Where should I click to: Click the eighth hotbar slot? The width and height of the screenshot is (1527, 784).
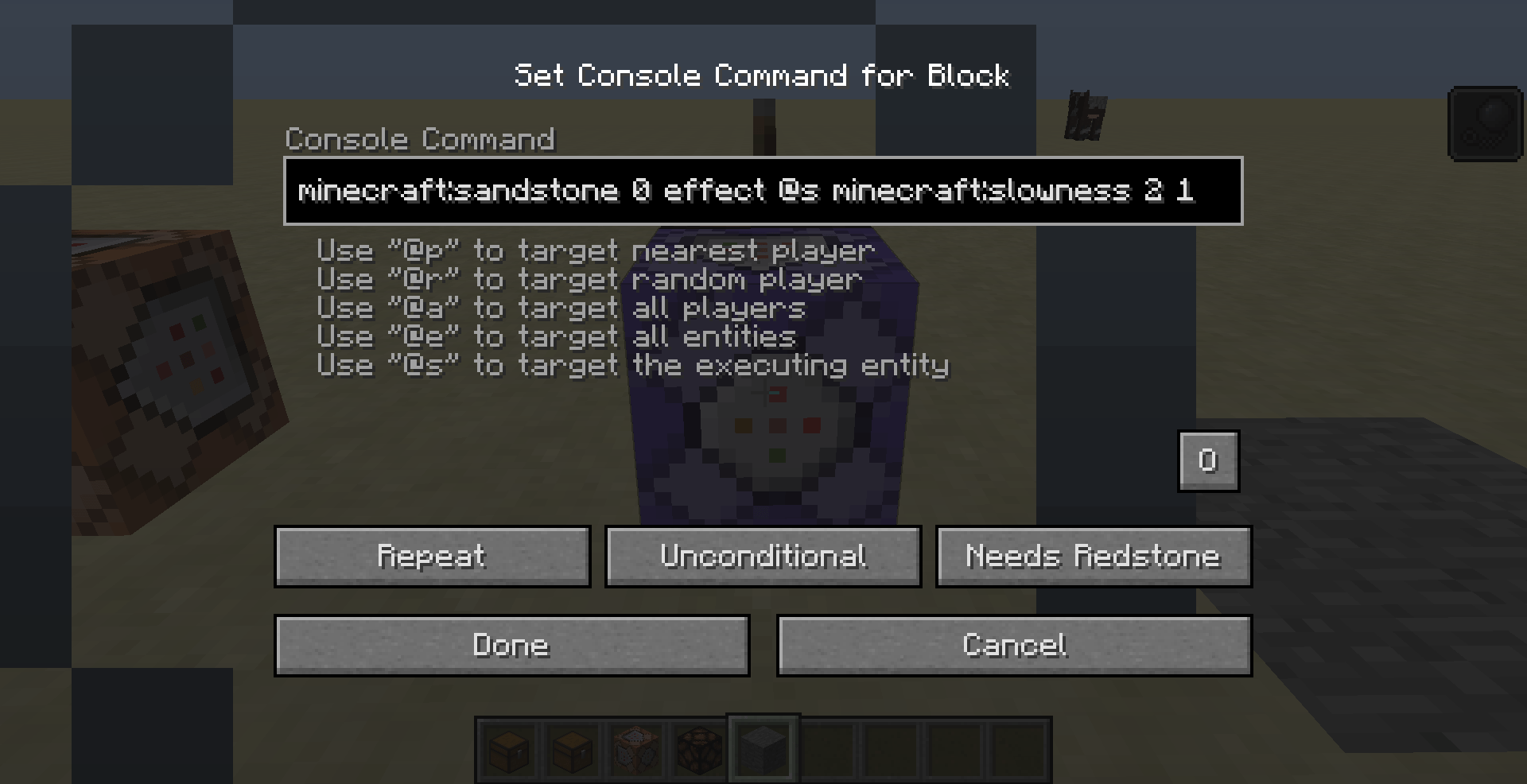(x=953, y=748)
